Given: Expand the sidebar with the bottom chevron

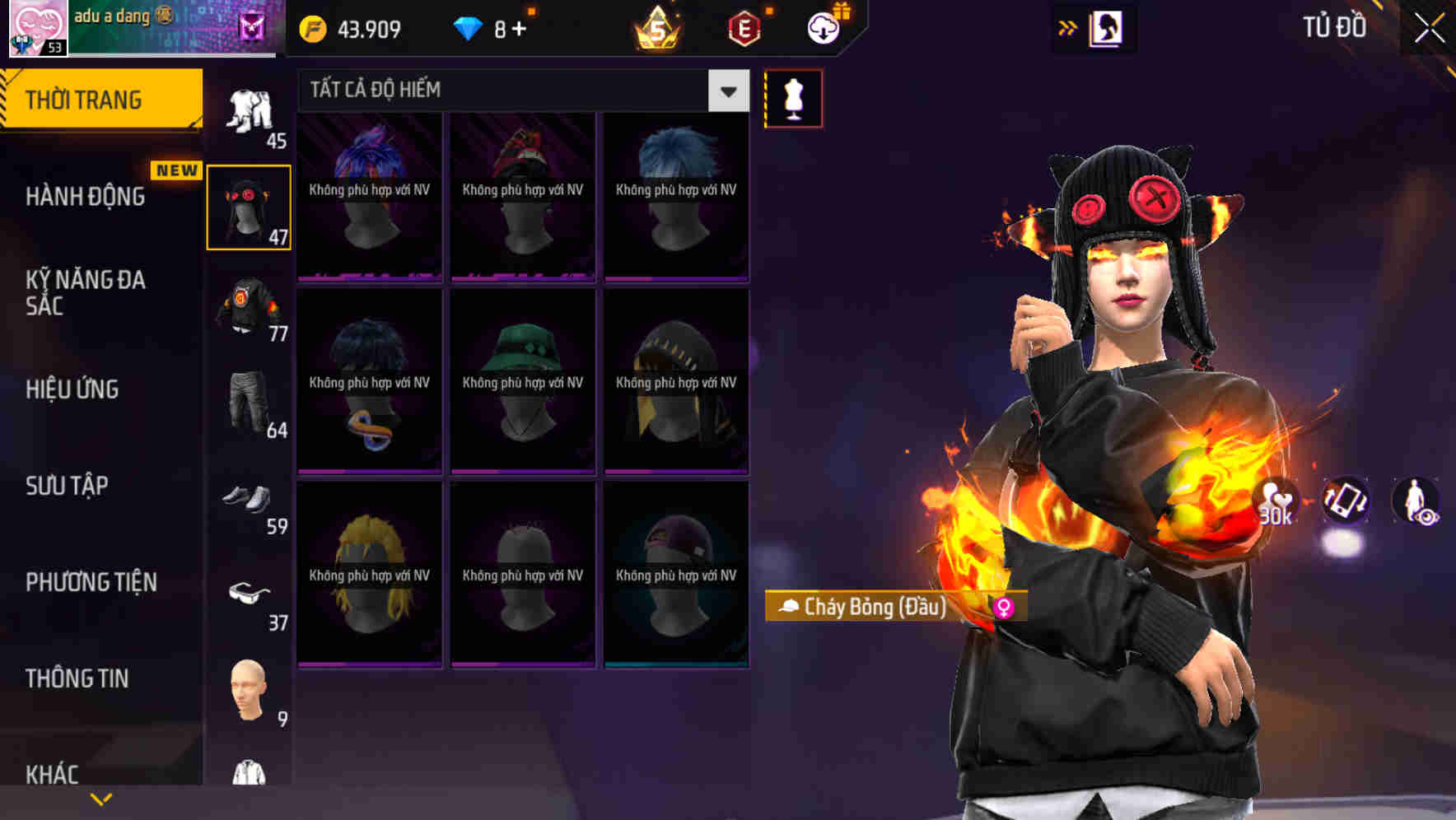Looking at the screenshot, I should (100, 798).
